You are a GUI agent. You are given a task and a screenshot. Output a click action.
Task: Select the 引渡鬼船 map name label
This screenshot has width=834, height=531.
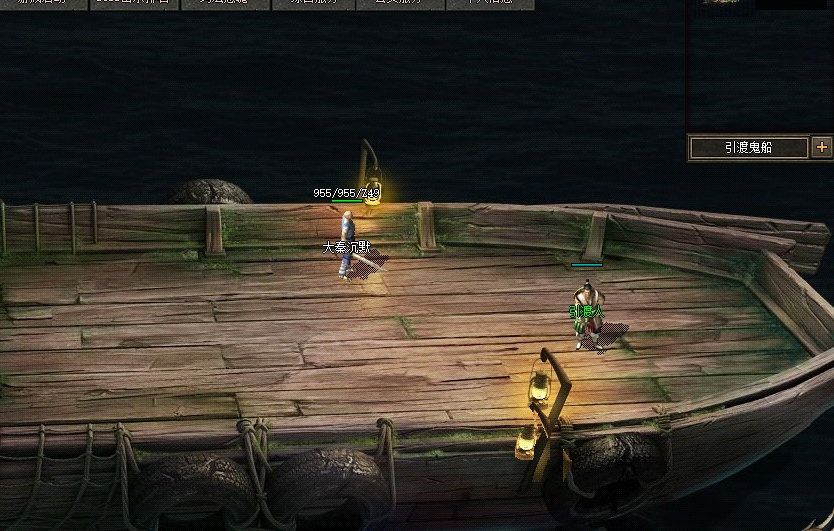click(749, 148)
